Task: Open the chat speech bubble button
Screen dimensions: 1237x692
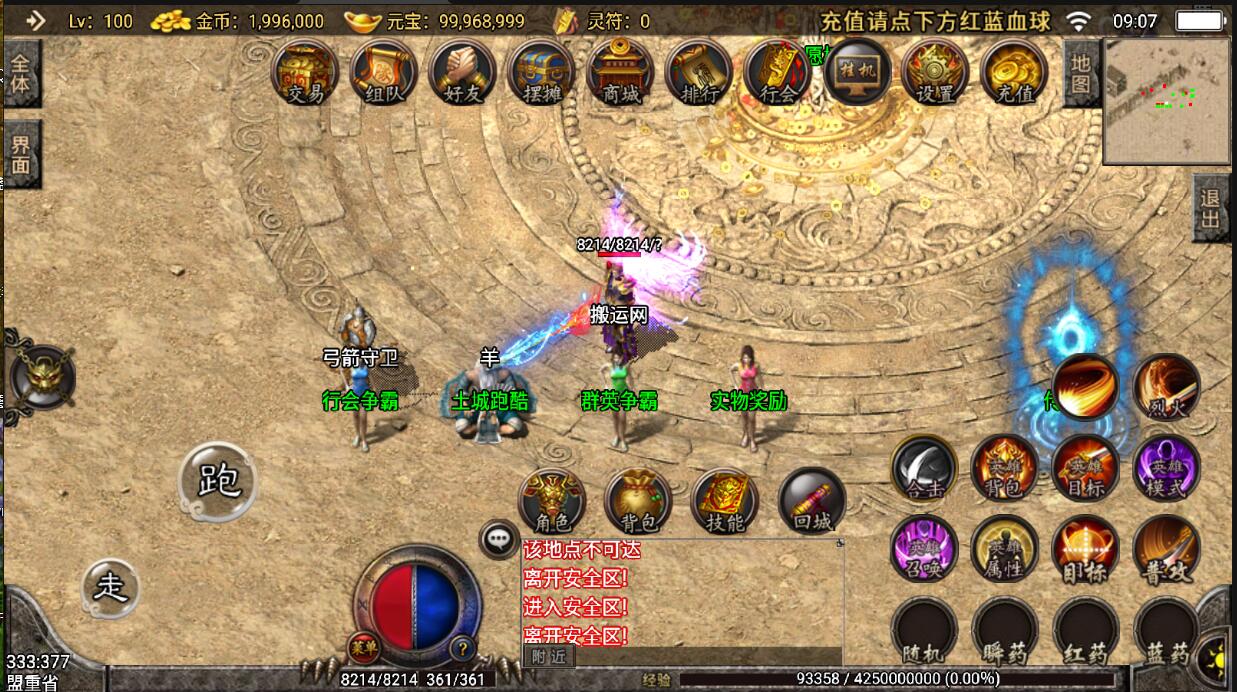Action: point(498,540)
